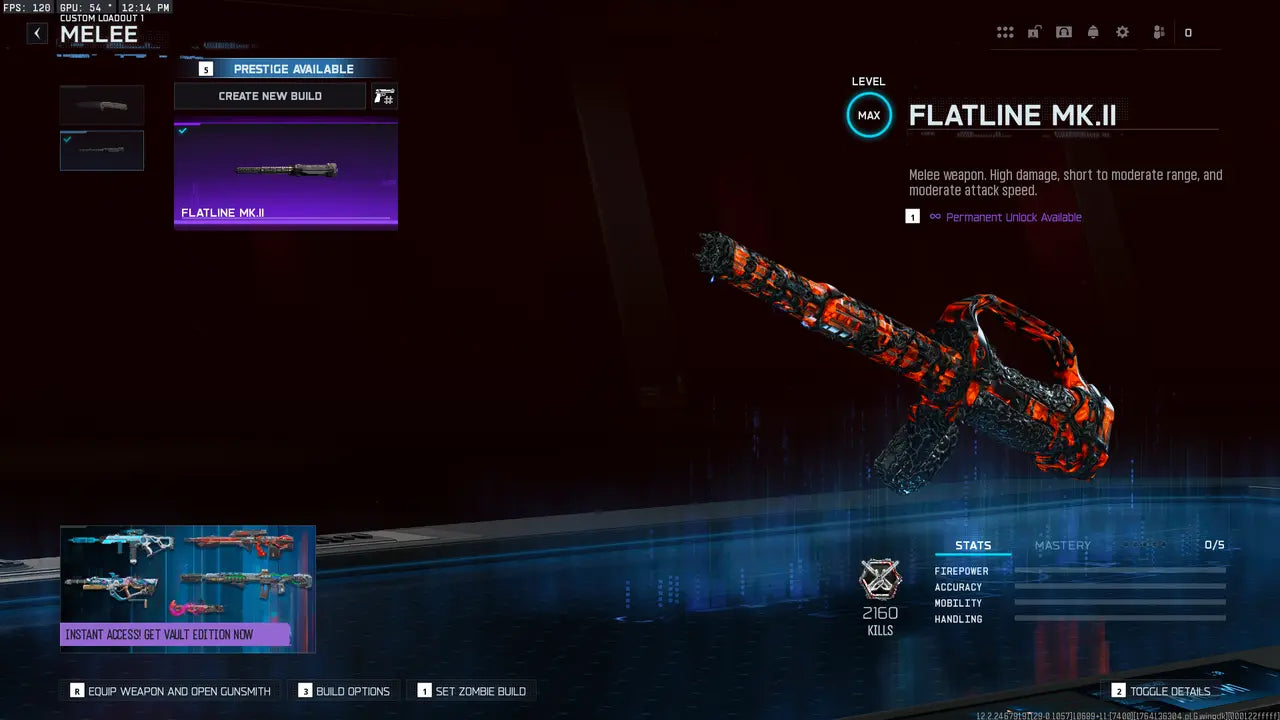Toggle the equipped checkmark on the Flatline MK.II build
Image resolution: width=1280 pixels, height=720 pixels.
183,130
